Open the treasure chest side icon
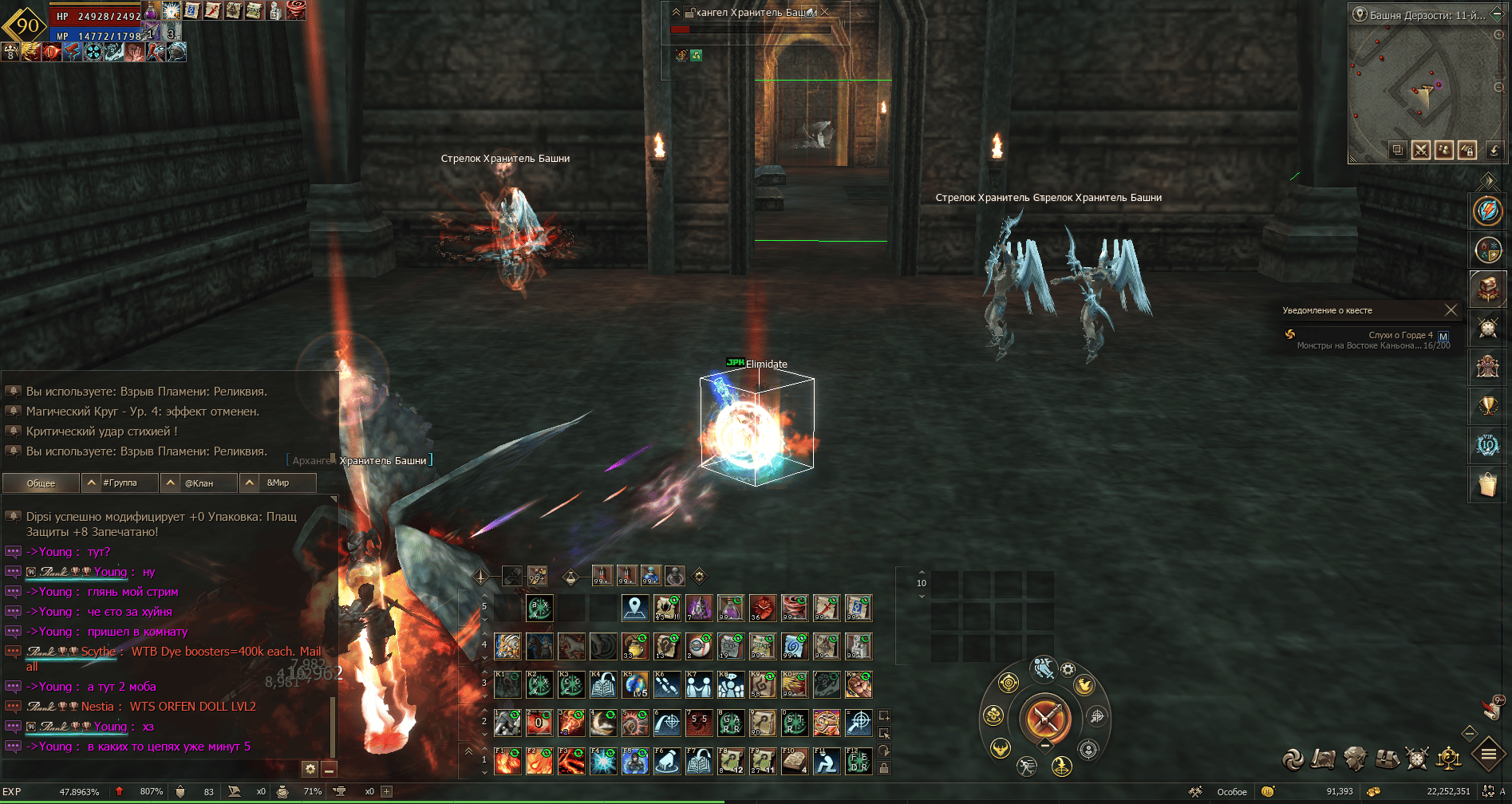This screenshot has height=804, width=1512. click(x=1488, y=289)
